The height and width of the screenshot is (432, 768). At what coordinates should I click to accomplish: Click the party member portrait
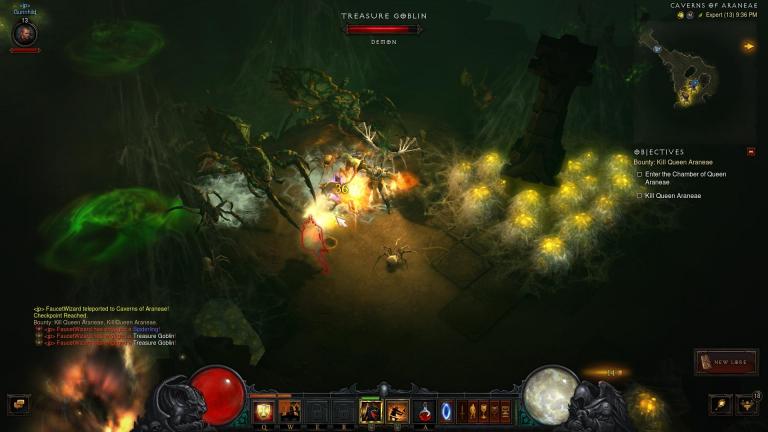pos(25,34)
